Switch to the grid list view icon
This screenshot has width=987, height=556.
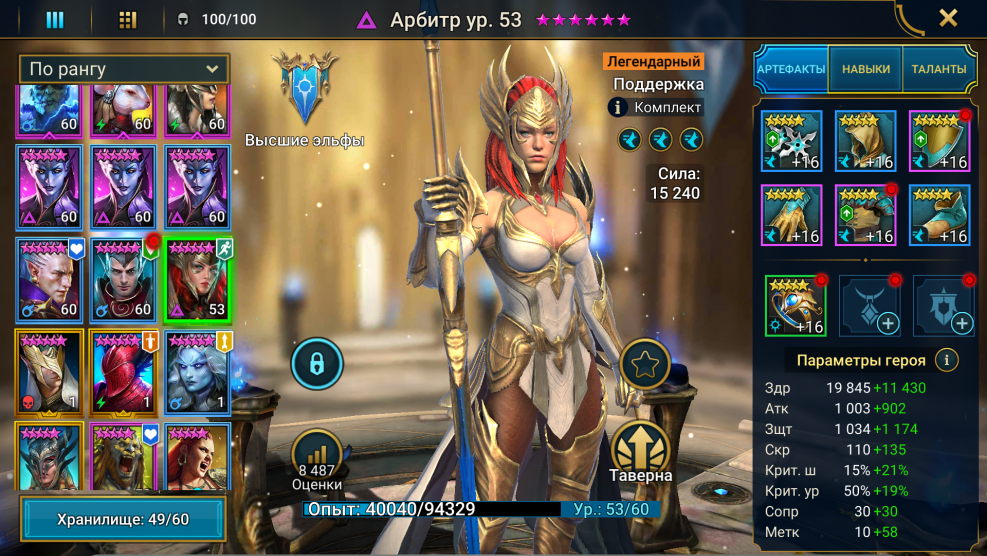click(x=128, y=19)
